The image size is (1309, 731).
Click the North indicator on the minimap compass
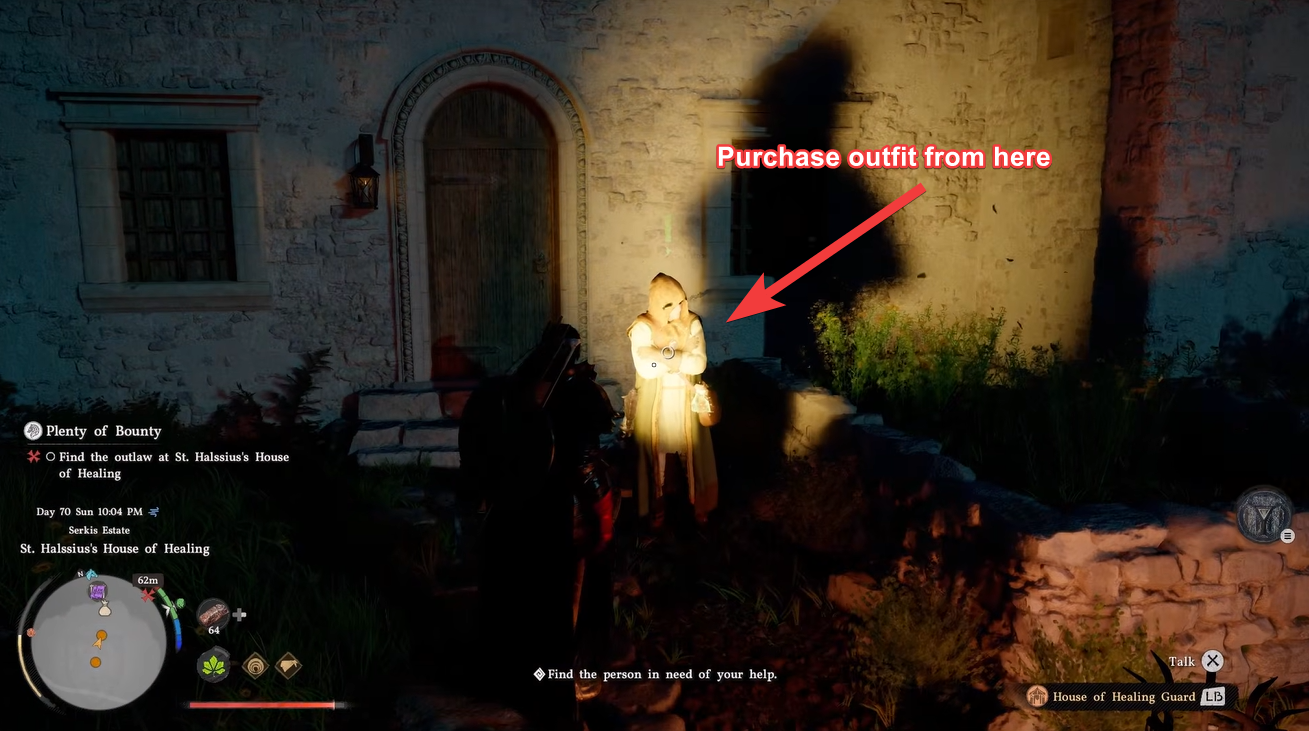tap(80, 574)
